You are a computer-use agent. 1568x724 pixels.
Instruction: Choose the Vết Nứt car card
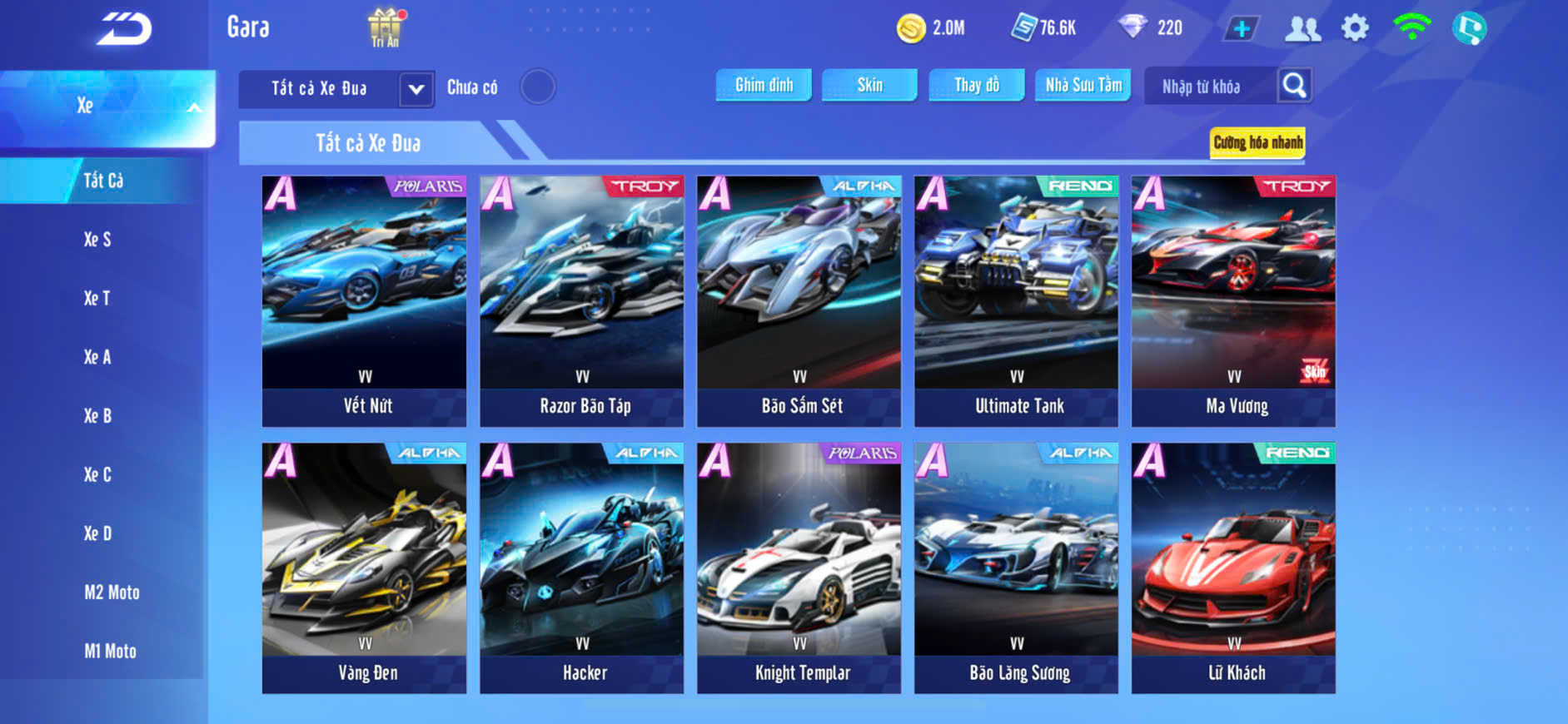pyautogui.click(x=364, y=300)
